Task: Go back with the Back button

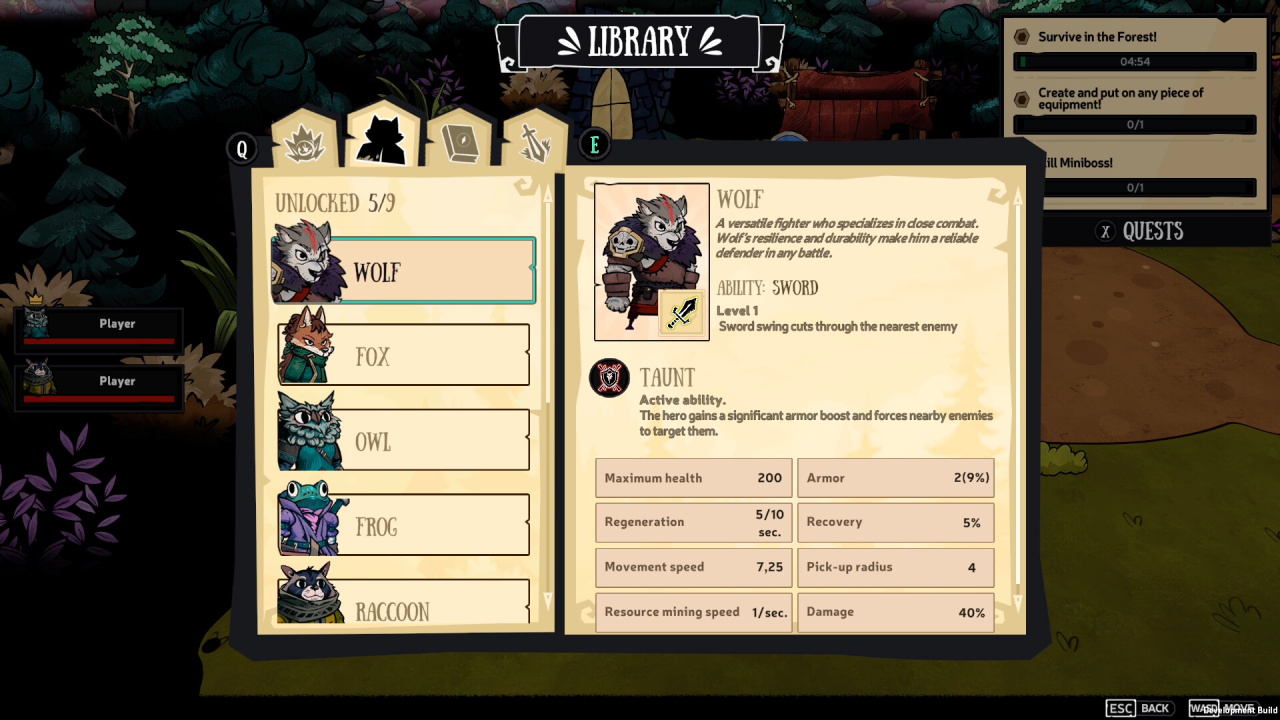Action: [1138, 708]
